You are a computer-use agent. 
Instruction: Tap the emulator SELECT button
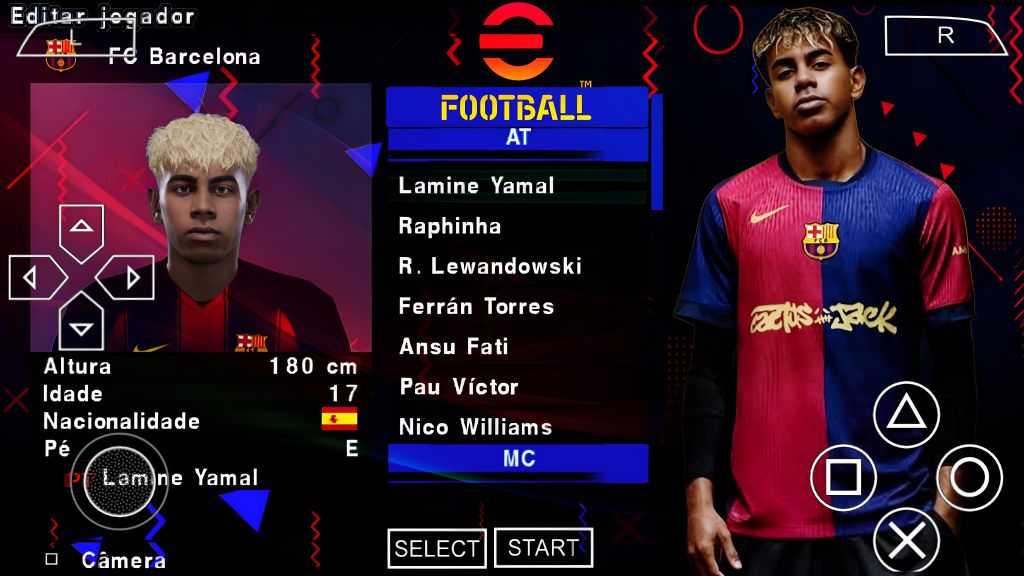436,548
